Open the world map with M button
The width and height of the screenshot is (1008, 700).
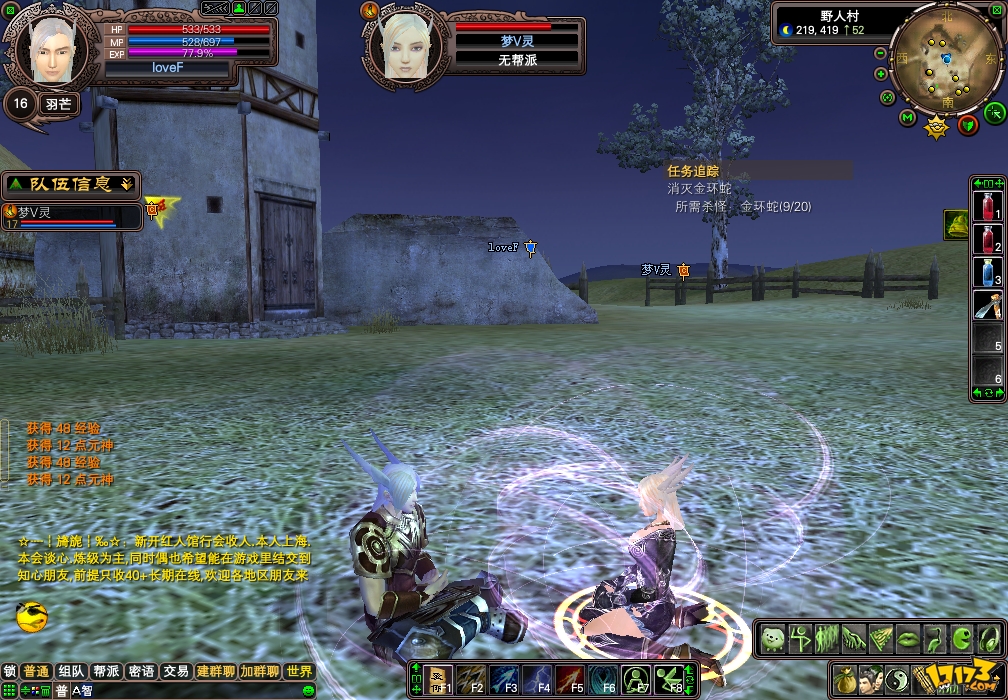pos(907,118)
